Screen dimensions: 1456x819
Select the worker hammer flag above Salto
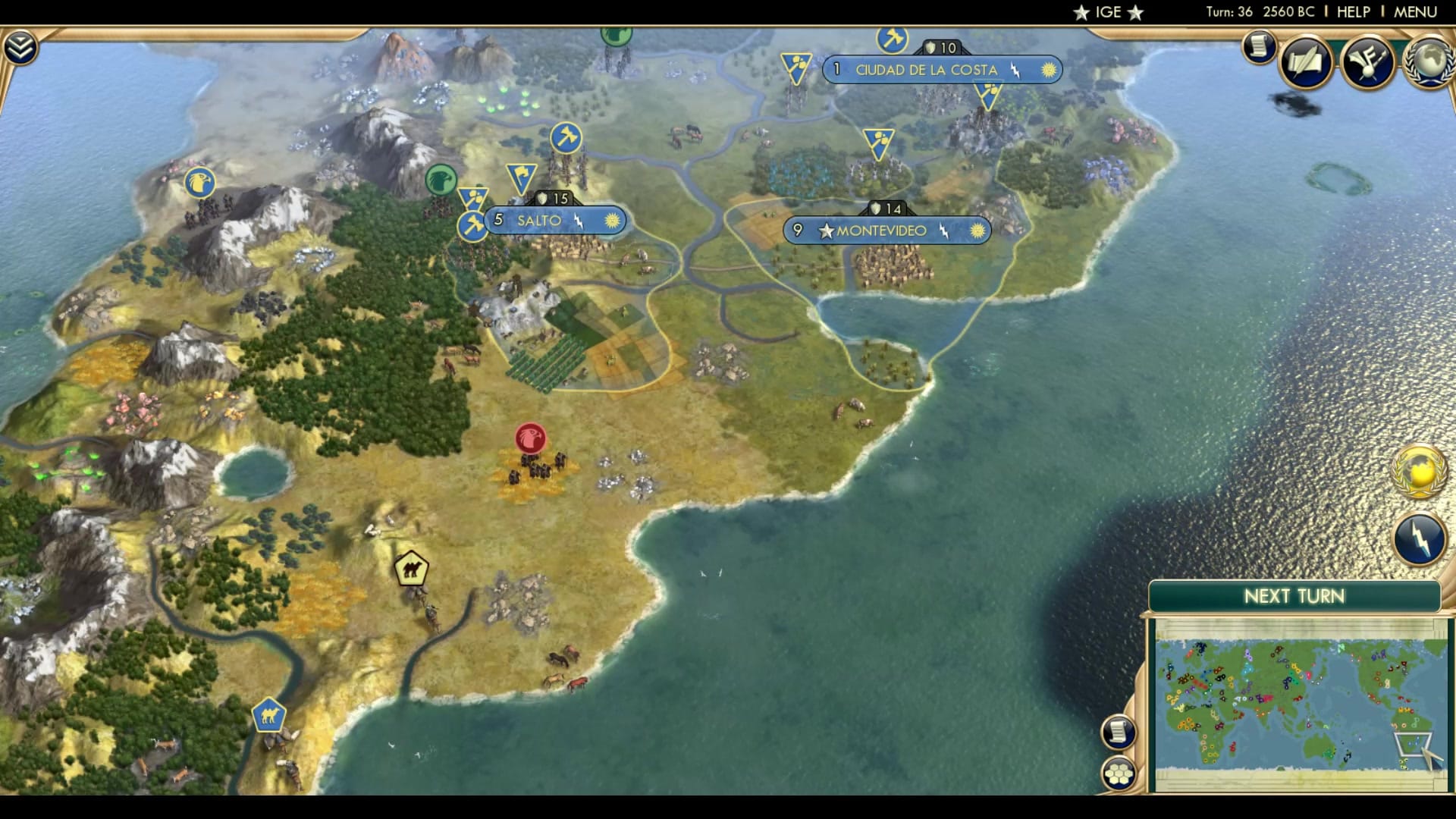click(x=565, y=138)
